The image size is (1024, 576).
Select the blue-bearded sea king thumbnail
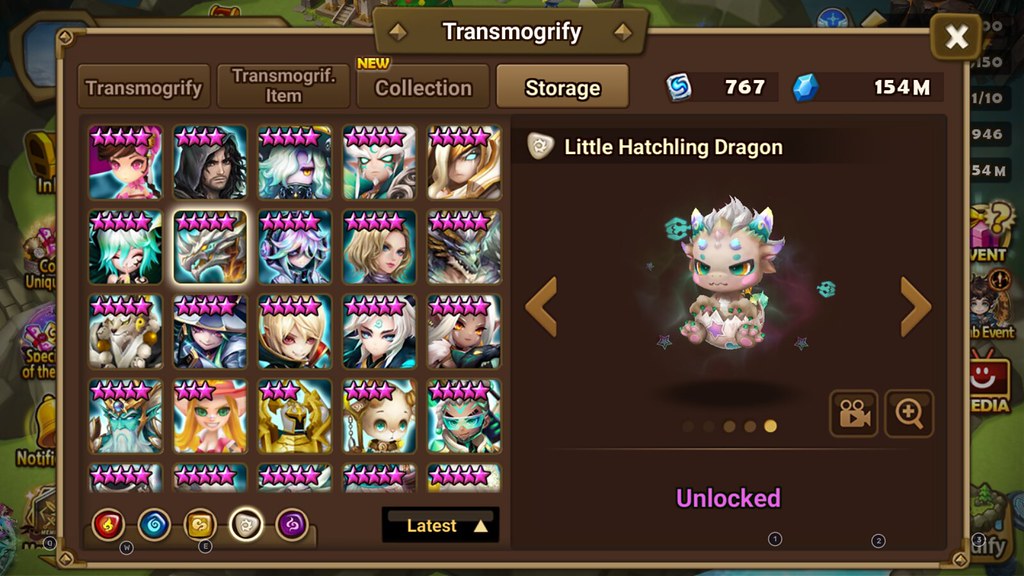pyautogui.click(x=125, y=416)
